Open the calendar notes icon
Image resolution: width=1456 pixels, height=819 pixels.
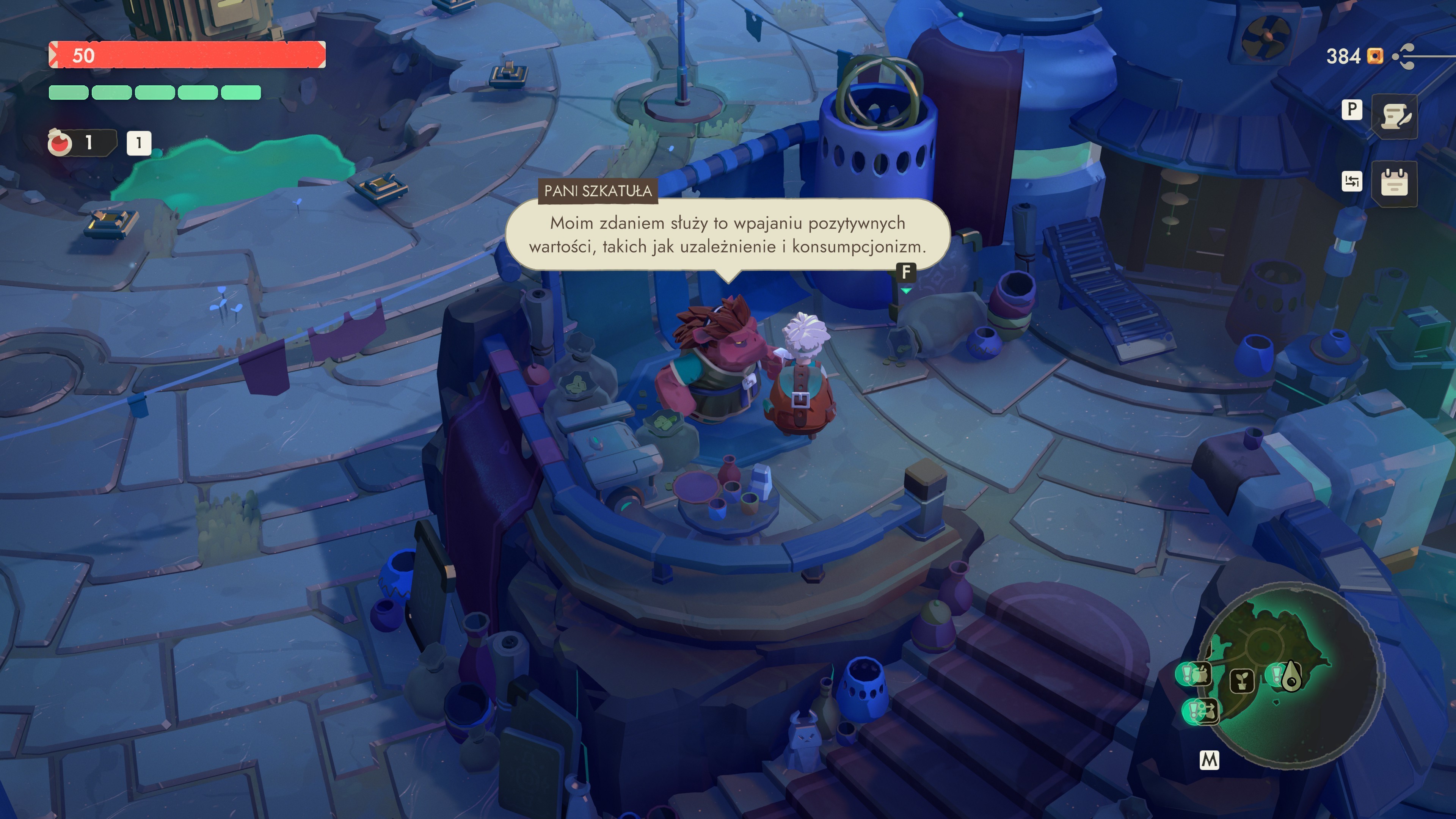pos(1394,182)
